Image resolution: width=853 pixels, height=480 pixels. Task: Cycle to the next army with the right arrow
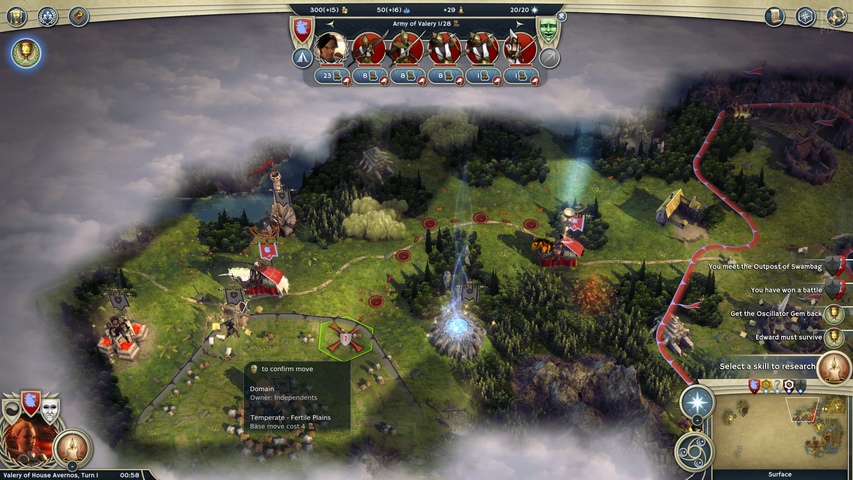(519, 22)
